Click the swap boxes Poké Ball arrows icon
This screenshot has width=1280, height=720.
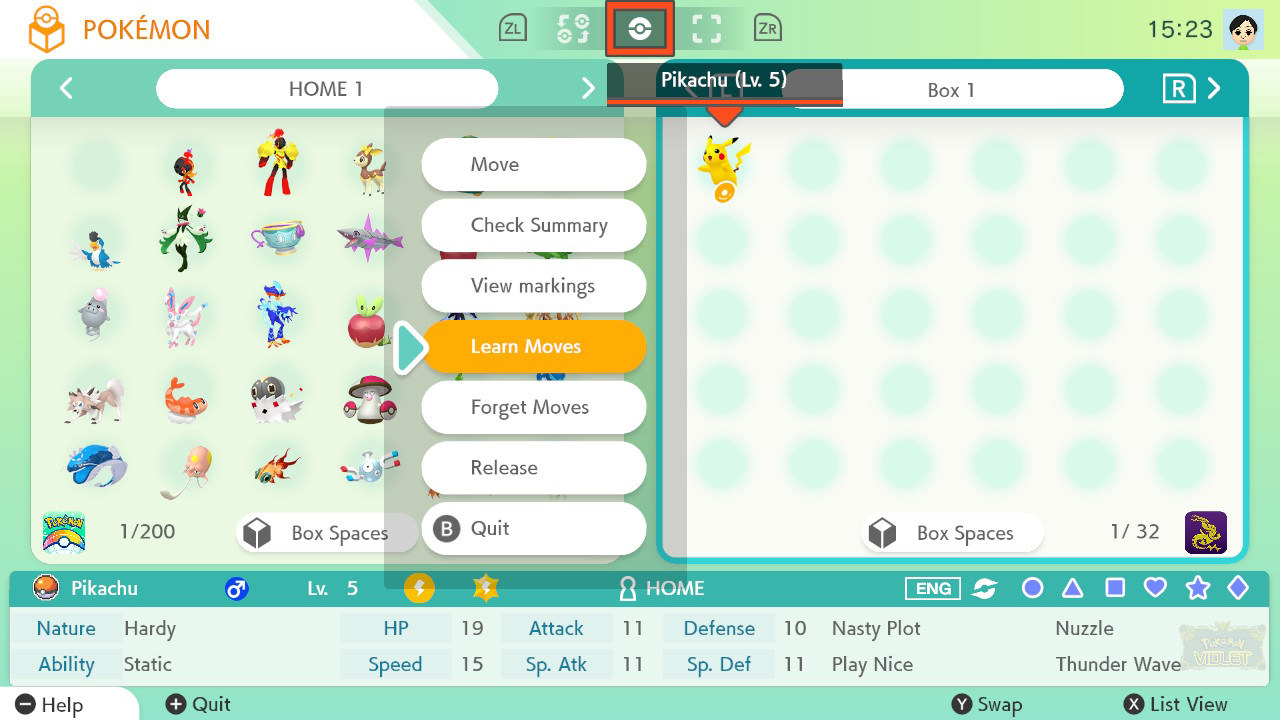[572, 28]
